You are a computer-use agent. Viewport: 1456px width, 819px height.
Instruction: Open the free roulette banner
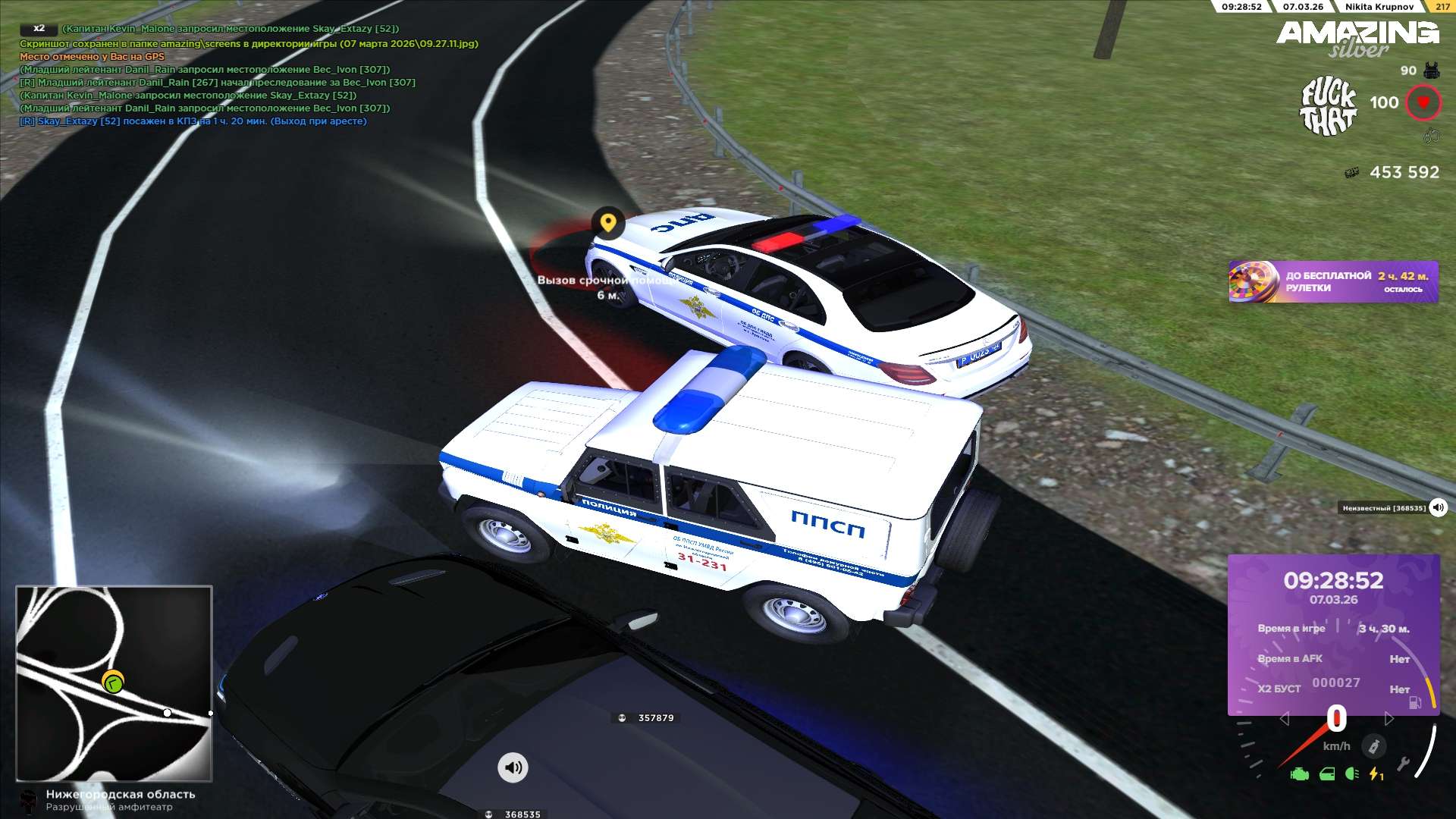point(1333,282)
